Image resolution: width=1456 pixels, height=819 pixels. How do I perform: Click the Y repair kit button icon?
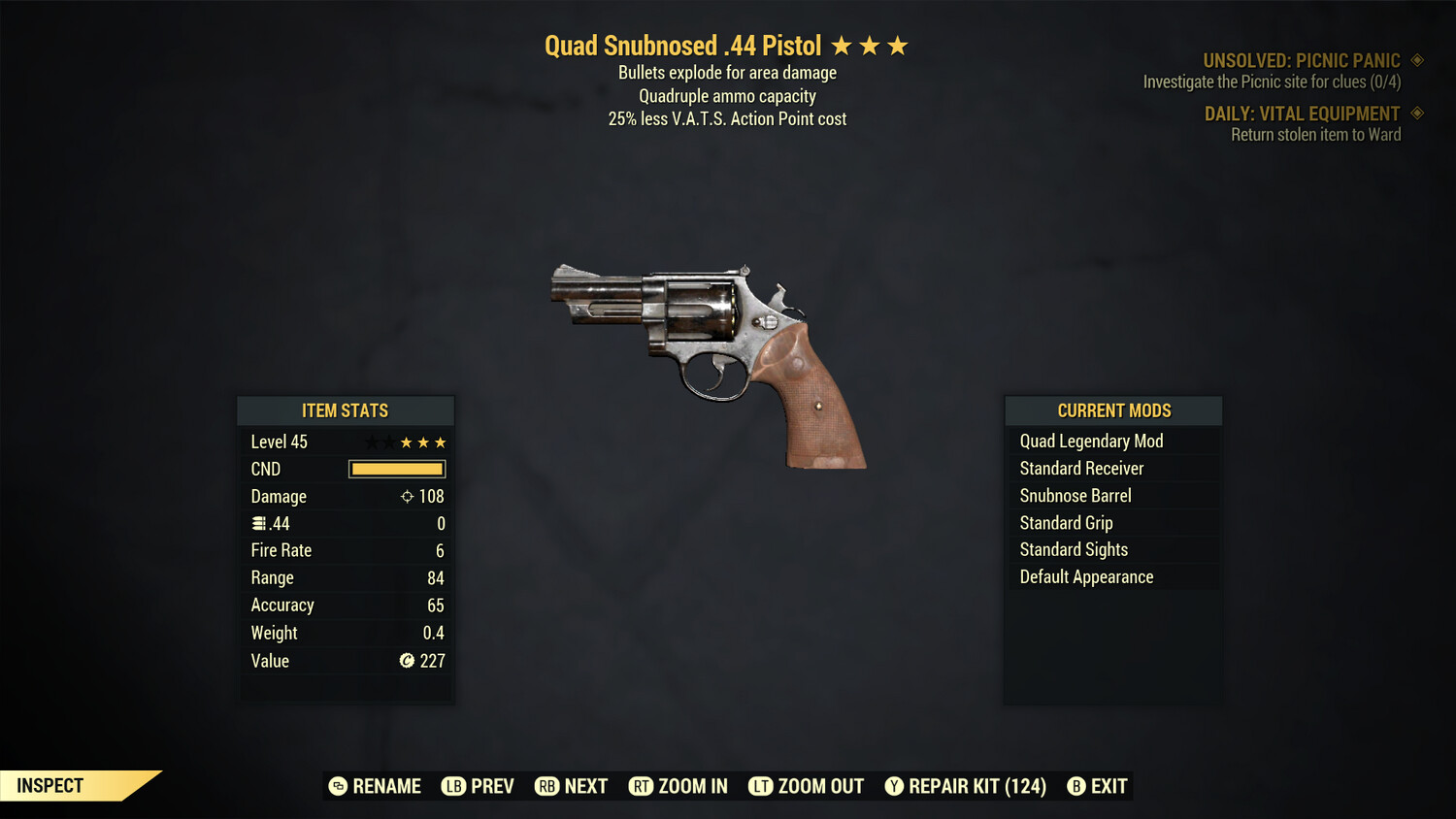894,786
